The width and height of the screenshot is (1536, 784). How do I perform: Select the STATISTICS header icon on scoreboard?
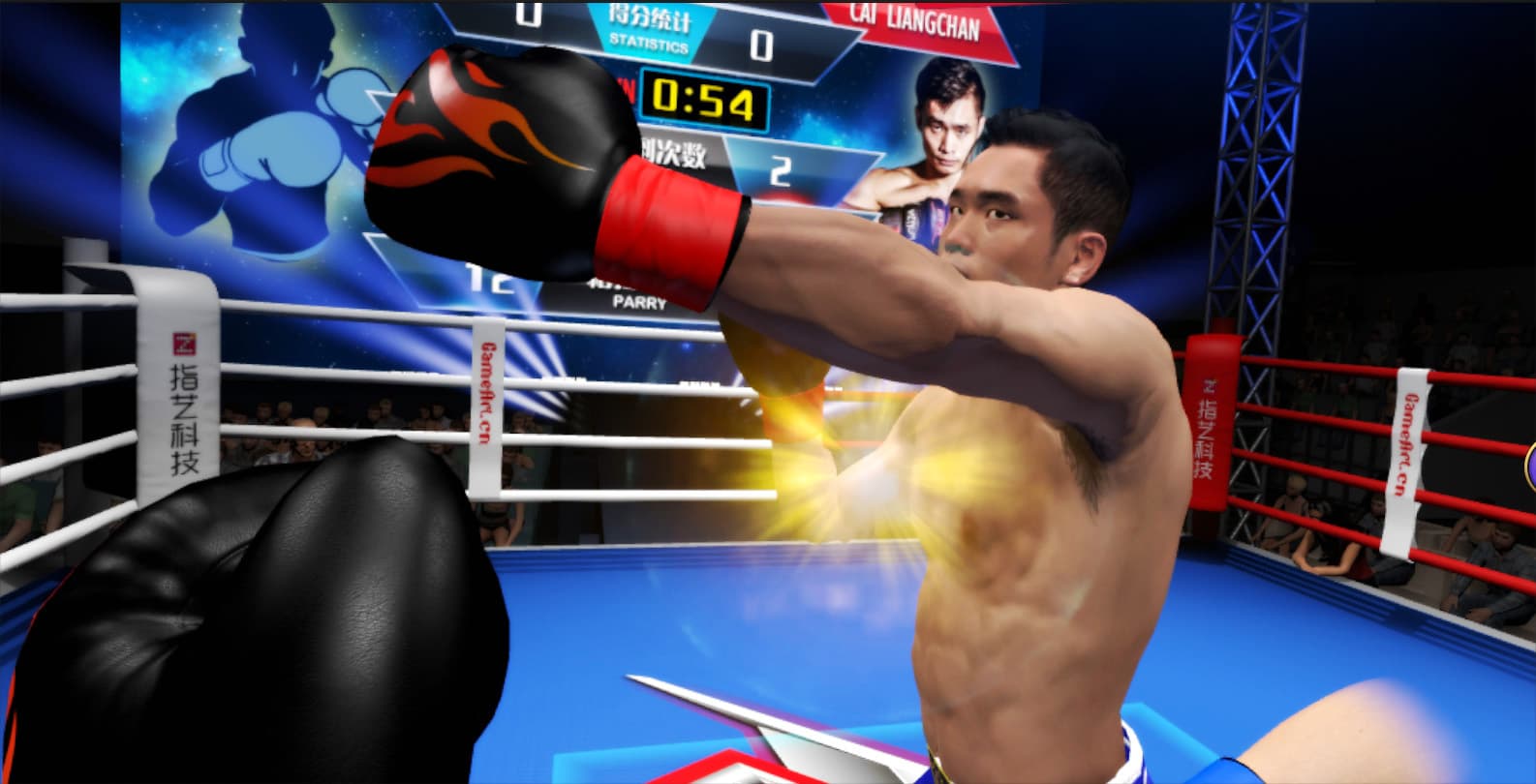tap(650, 29)
